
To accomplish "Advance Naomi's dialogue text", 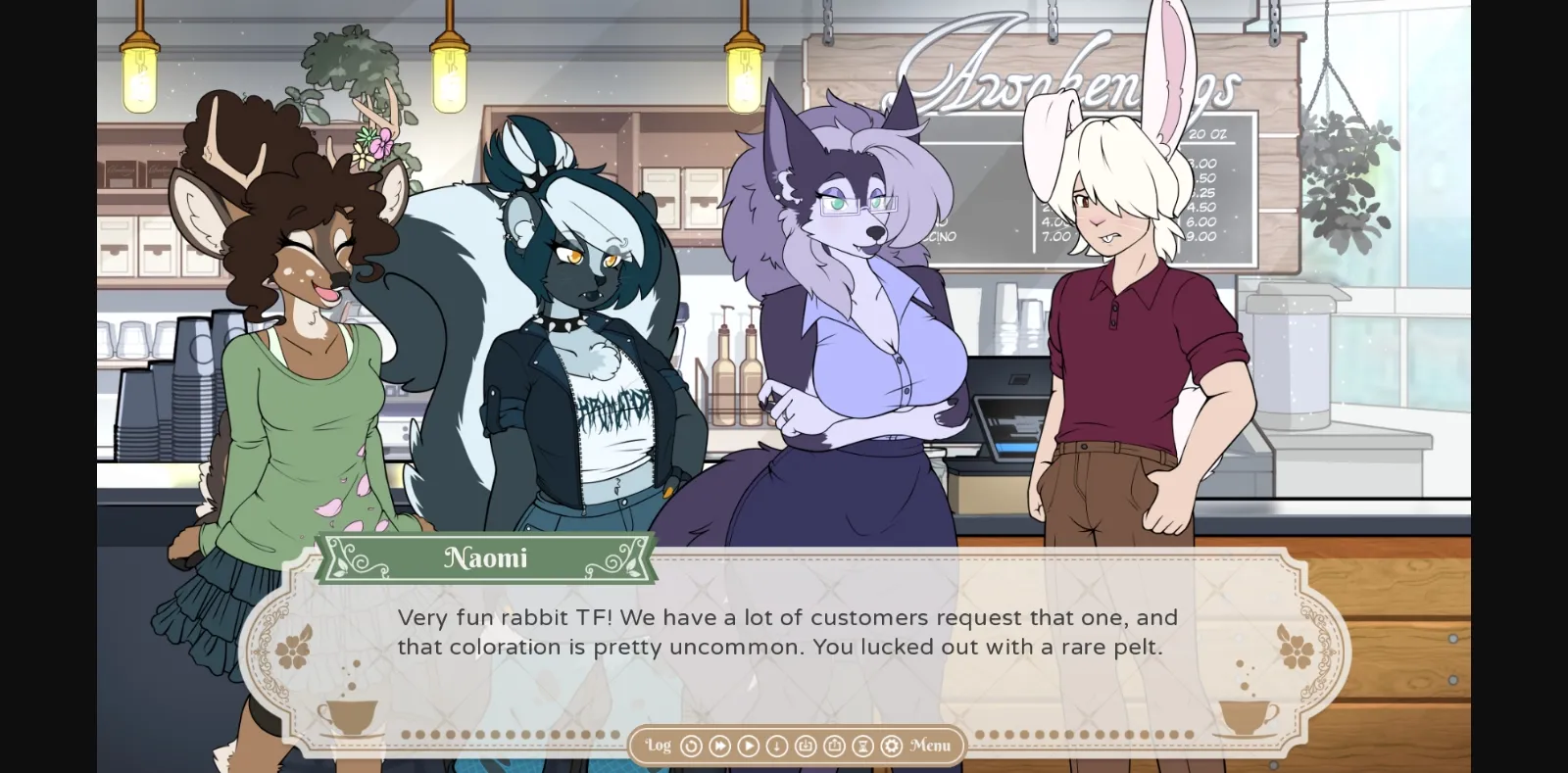I will [x=784, y=632].
